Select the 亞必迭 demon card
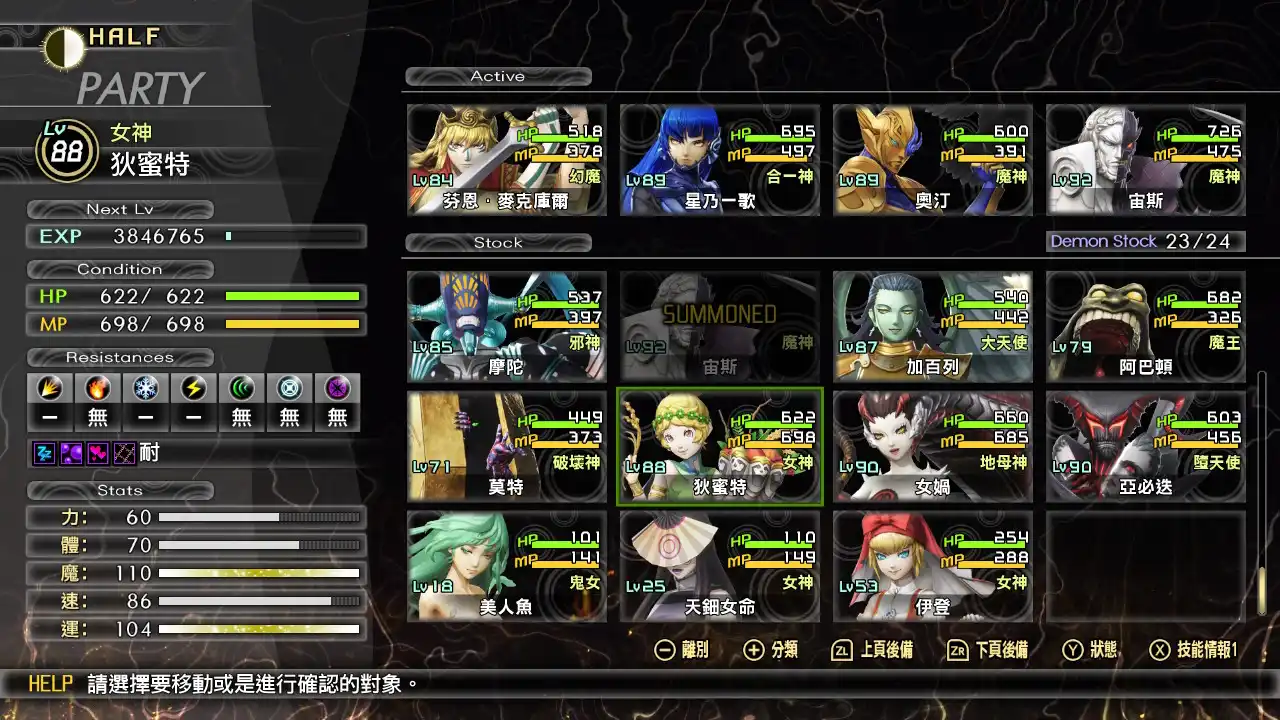 point(1146,447)
